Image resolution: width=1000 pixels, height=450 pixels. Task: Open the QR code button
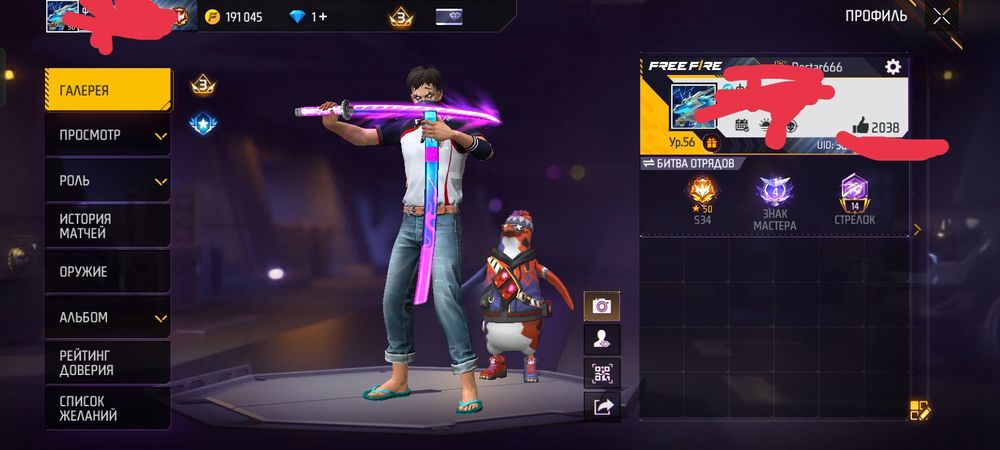point(602,374)
